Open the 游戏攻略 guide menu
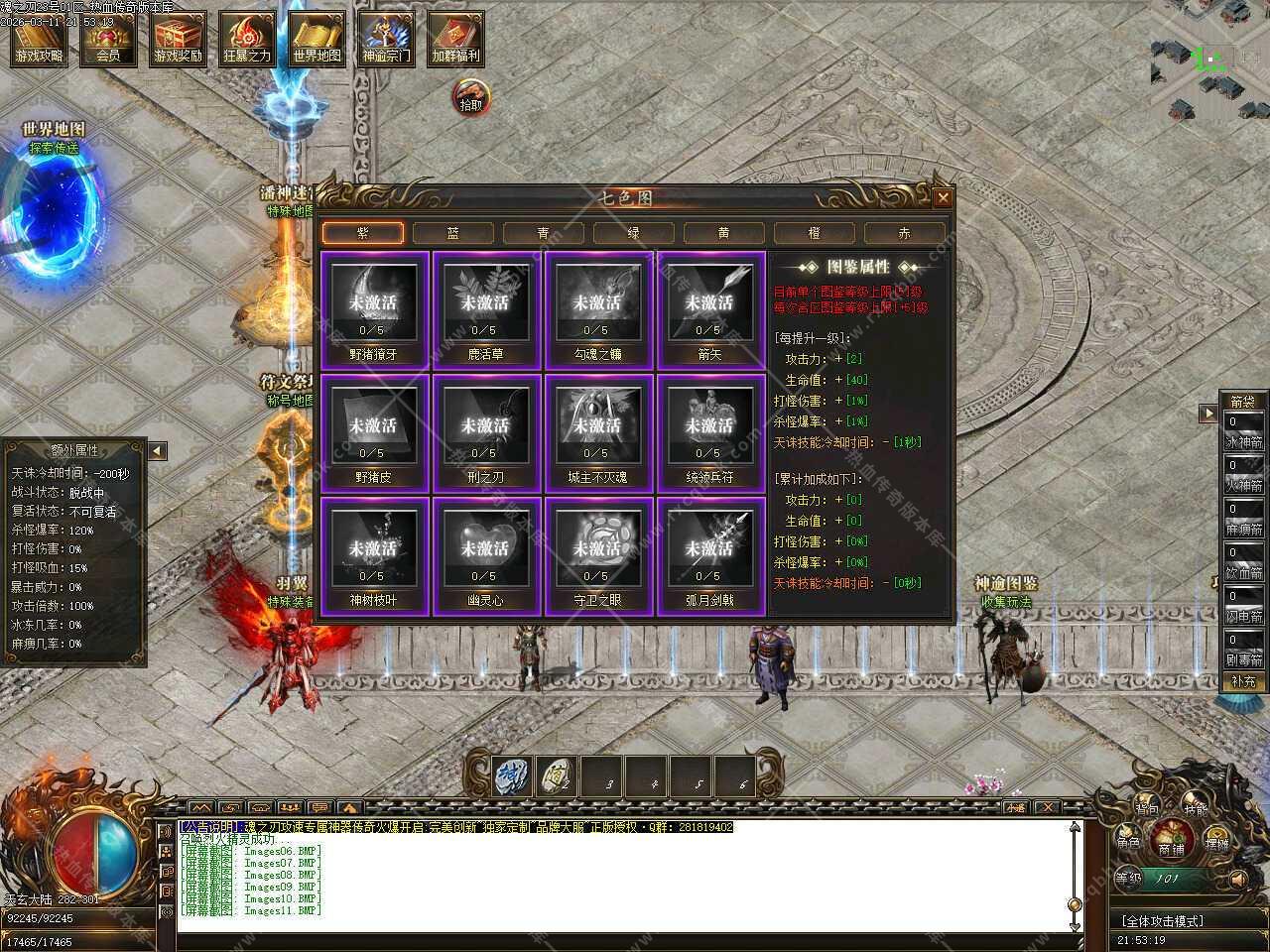Screen dimensions: 1270x952 point(39,39)
